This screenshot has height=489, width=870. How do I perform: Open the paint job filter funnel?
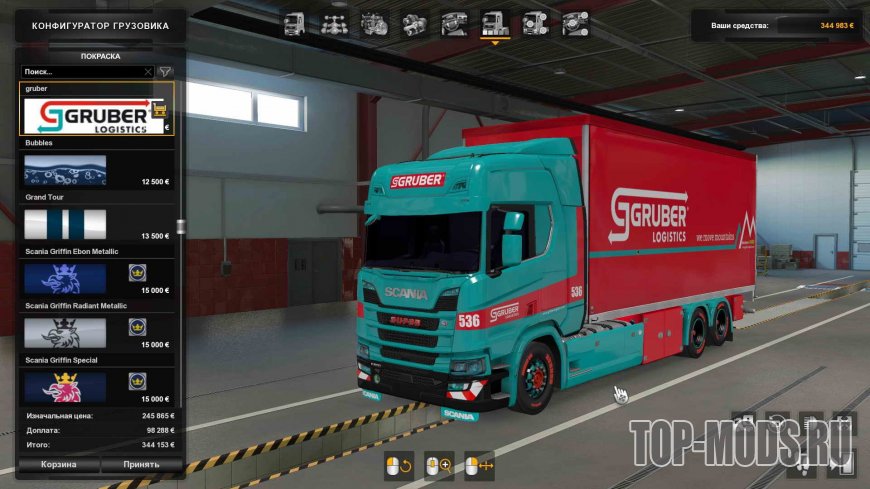[x=165, y=72]
